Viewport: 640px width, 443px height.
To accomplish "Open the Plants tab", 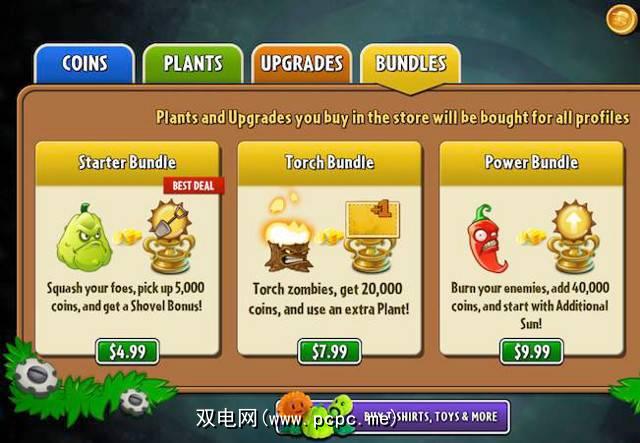I will tap(193, 64).
